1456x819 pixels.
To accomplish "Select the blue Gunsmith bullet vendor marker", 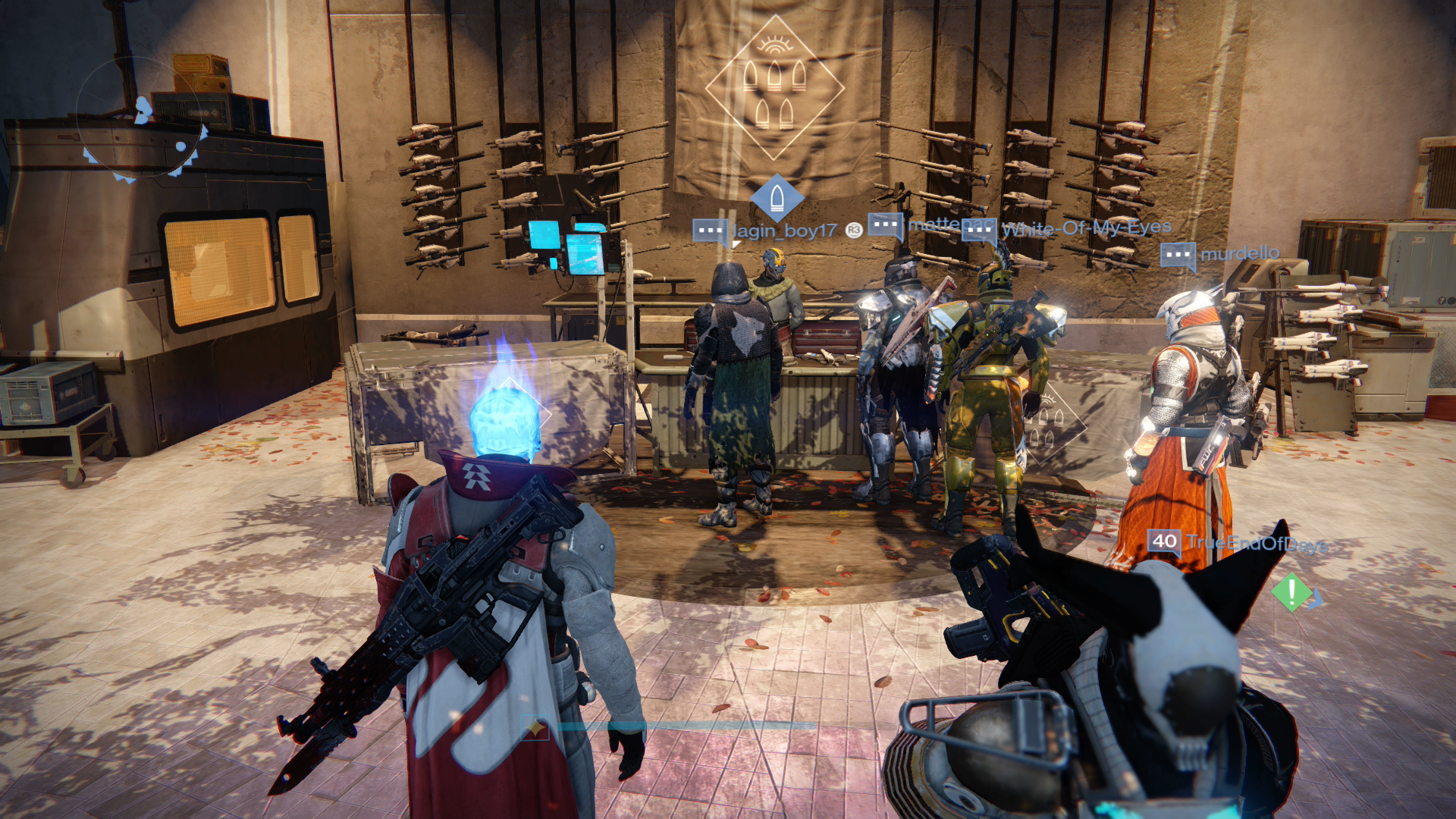I will pyautogui.click(x=776, y=197).
